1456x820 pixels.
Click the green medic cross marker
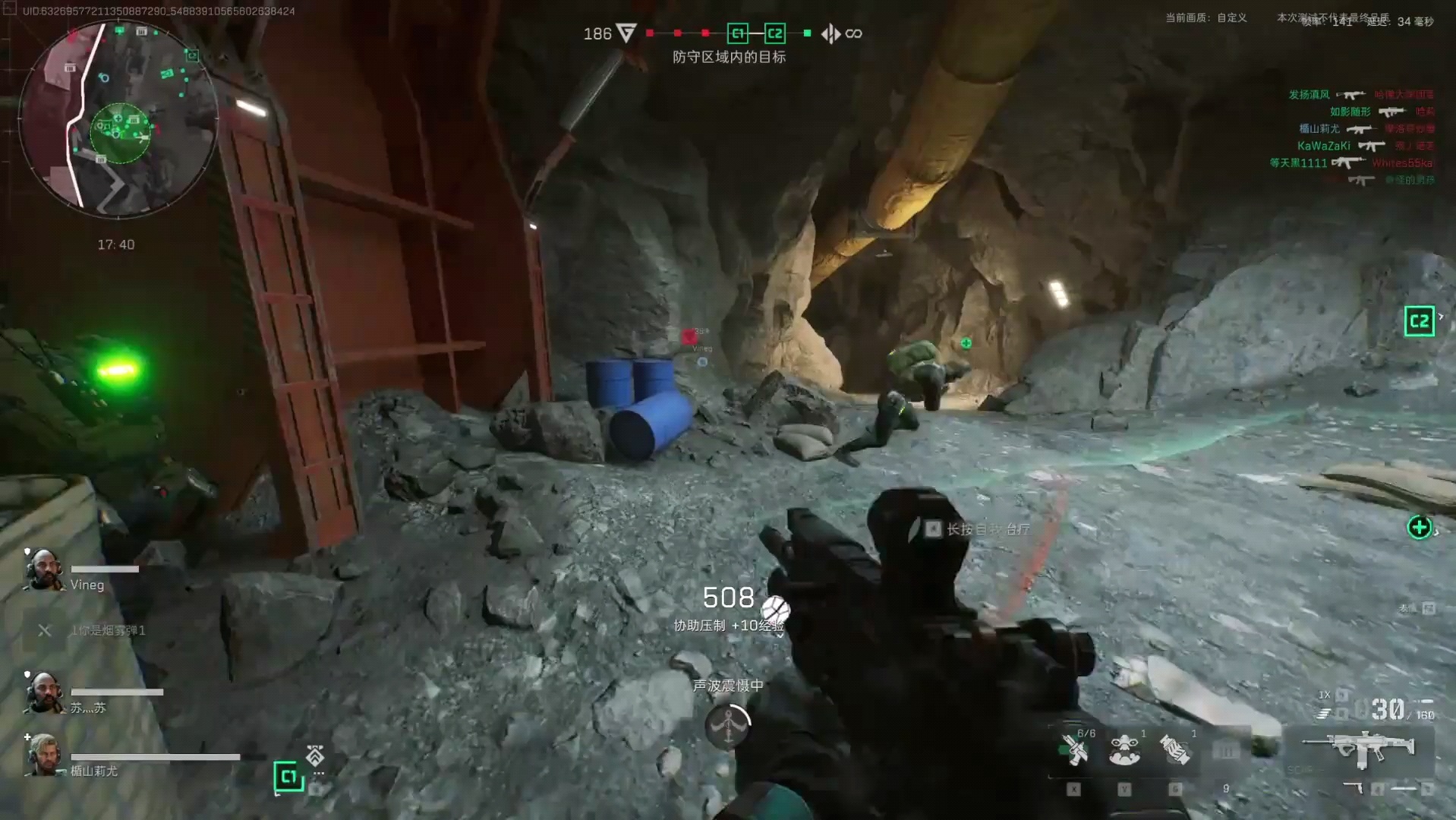[x=1419, y=527]
